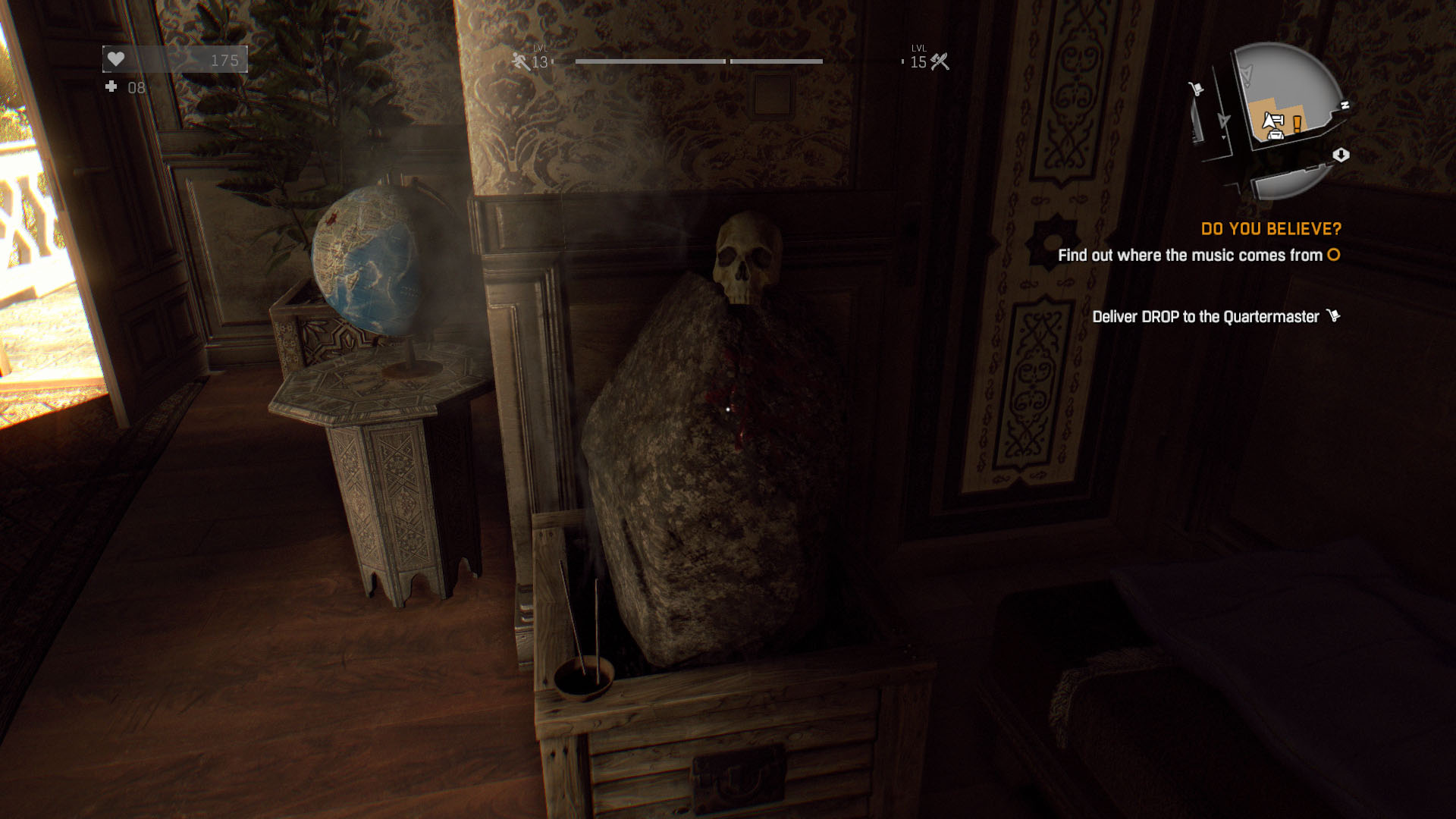Image resolution: width=1456 pixels, height=819 pixels.
Task: Click the power level 15 crossed-tools icon
Action: click(940, 61)
